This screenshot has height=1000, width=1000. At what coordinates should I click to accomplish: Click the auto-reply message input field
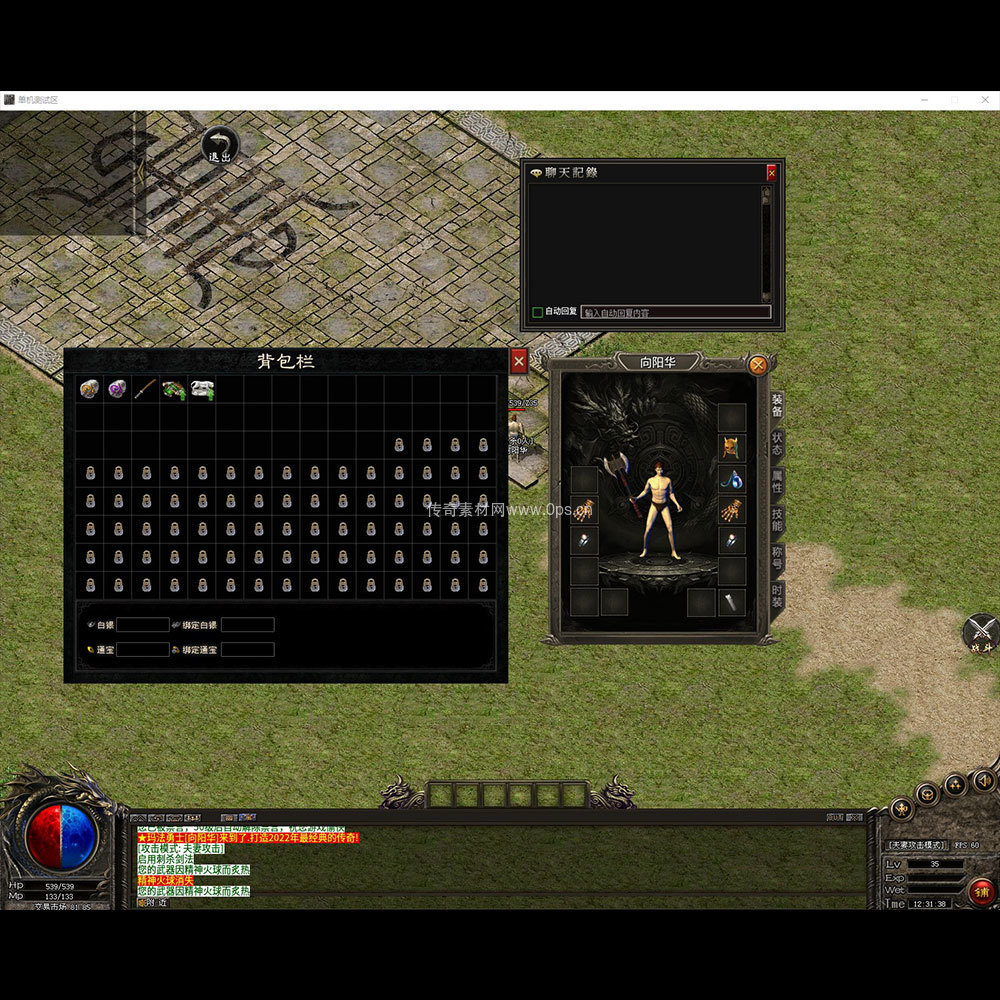click(676, 312)
